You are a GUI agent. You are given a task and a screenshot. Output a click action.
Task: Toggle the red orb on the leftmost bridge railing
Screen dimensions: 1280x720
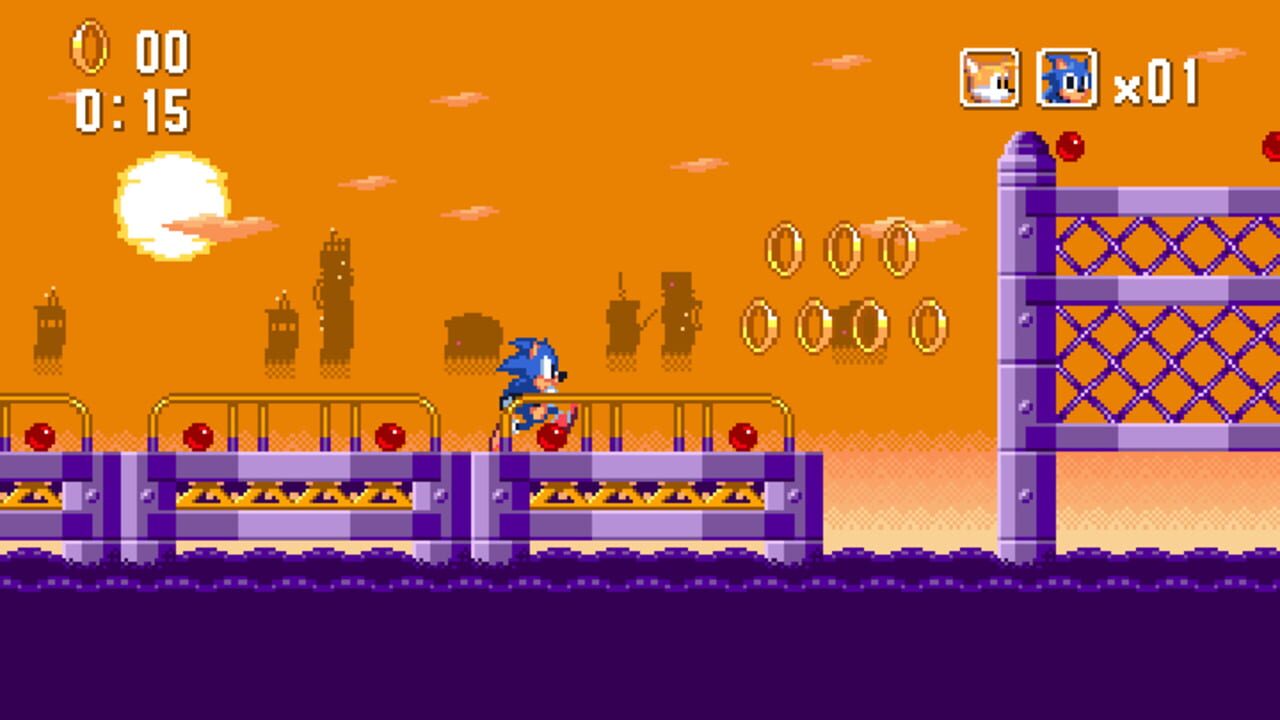41,437
